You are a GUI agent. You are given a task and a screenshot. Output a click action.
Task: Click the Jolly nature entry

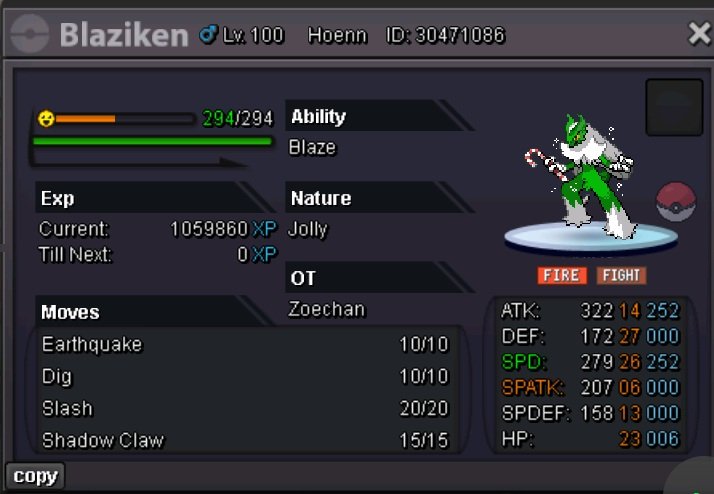point(308,228)
